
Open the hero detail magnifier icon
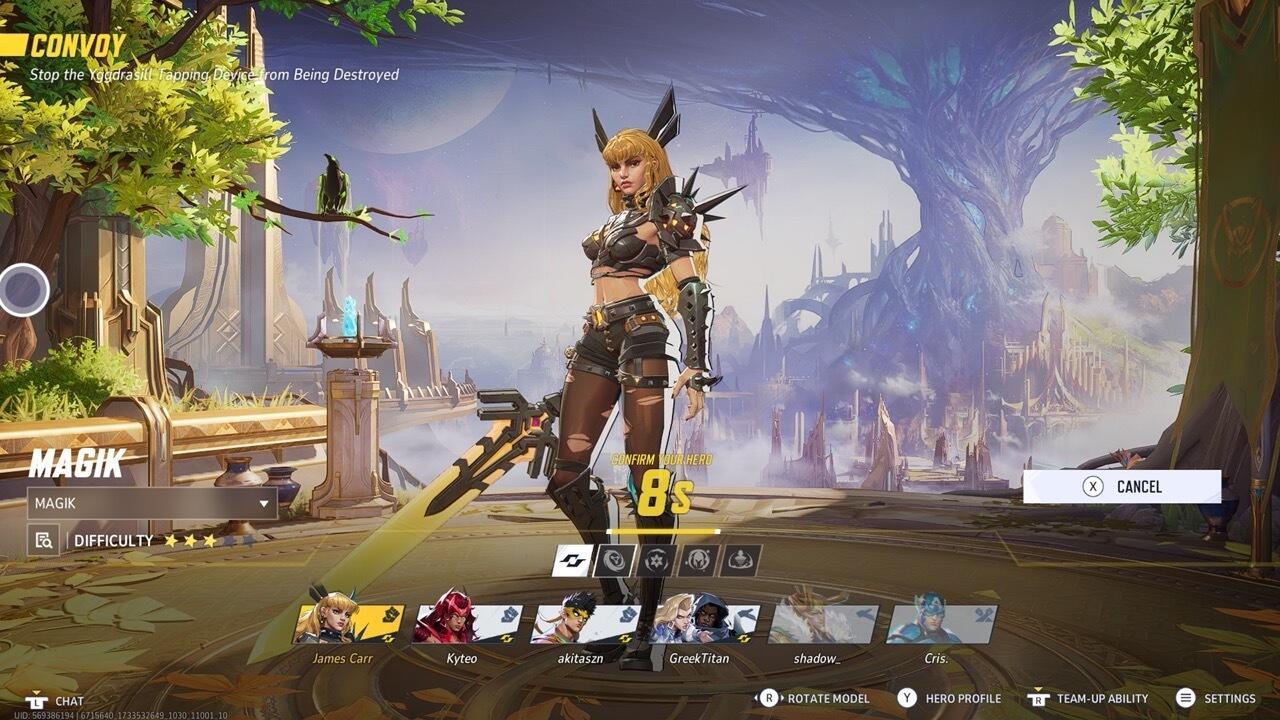tap(42, 538)
